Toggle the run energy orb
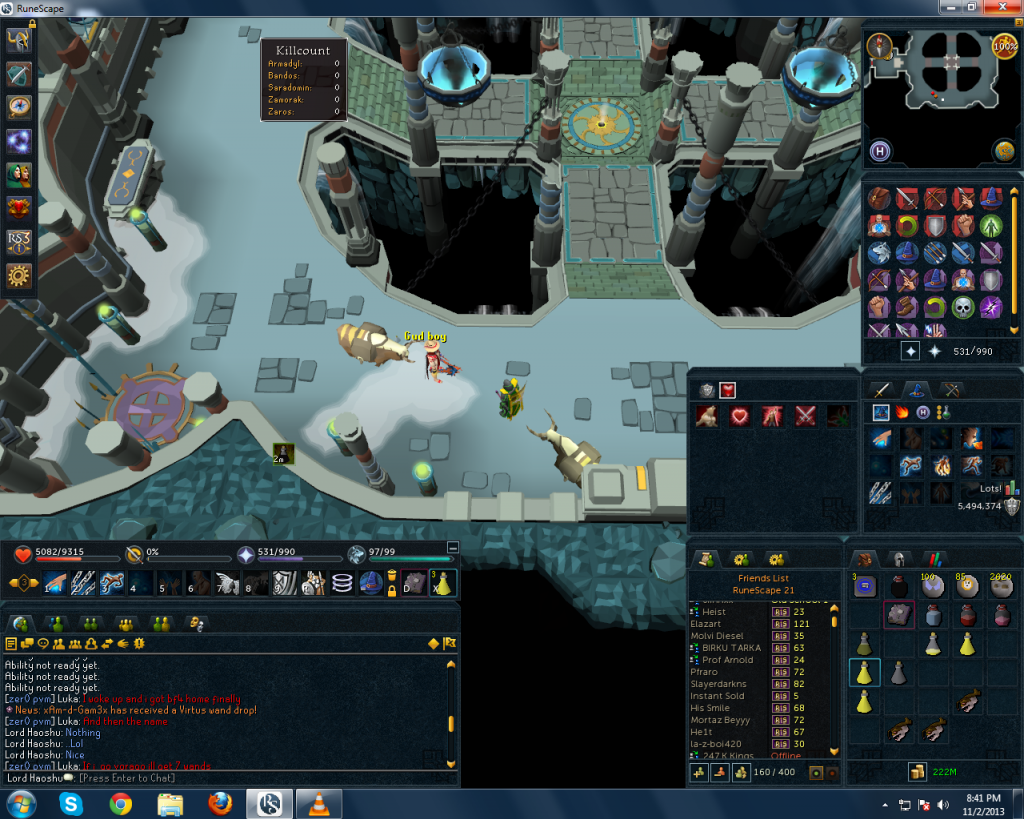This screenshot has width=1024, height=819. coord(1004,46)
